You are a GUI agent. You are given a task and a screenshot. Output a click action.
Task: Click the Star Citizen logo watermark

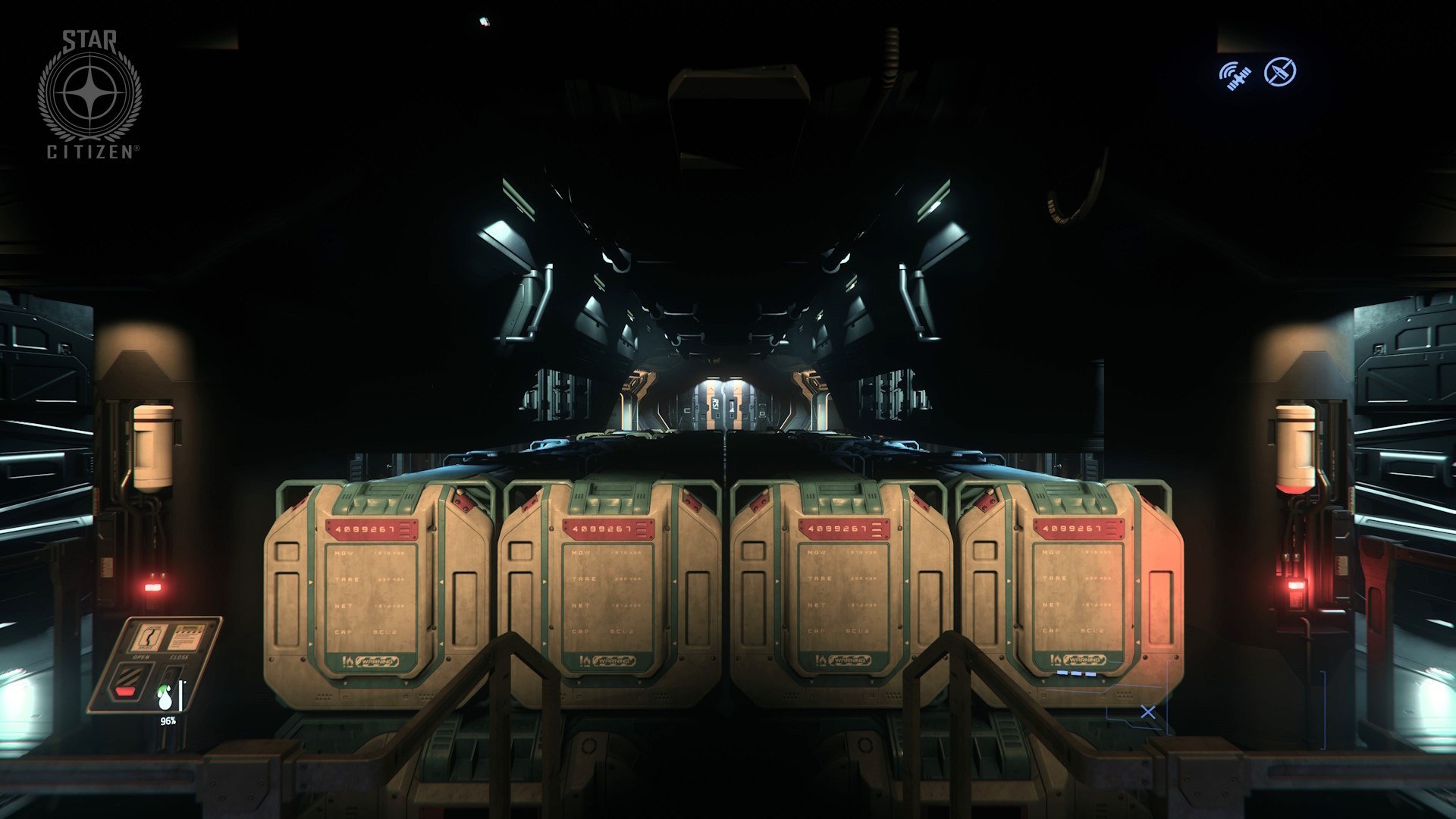tap(90, 94)
